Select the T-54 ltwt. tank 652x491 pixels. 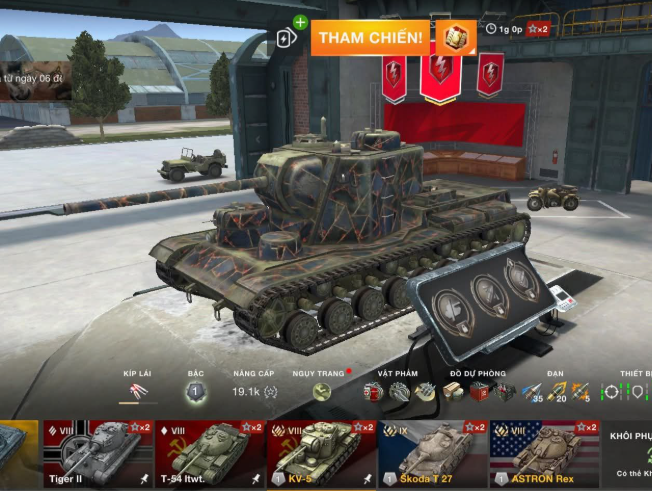click(x=209, y=454)
